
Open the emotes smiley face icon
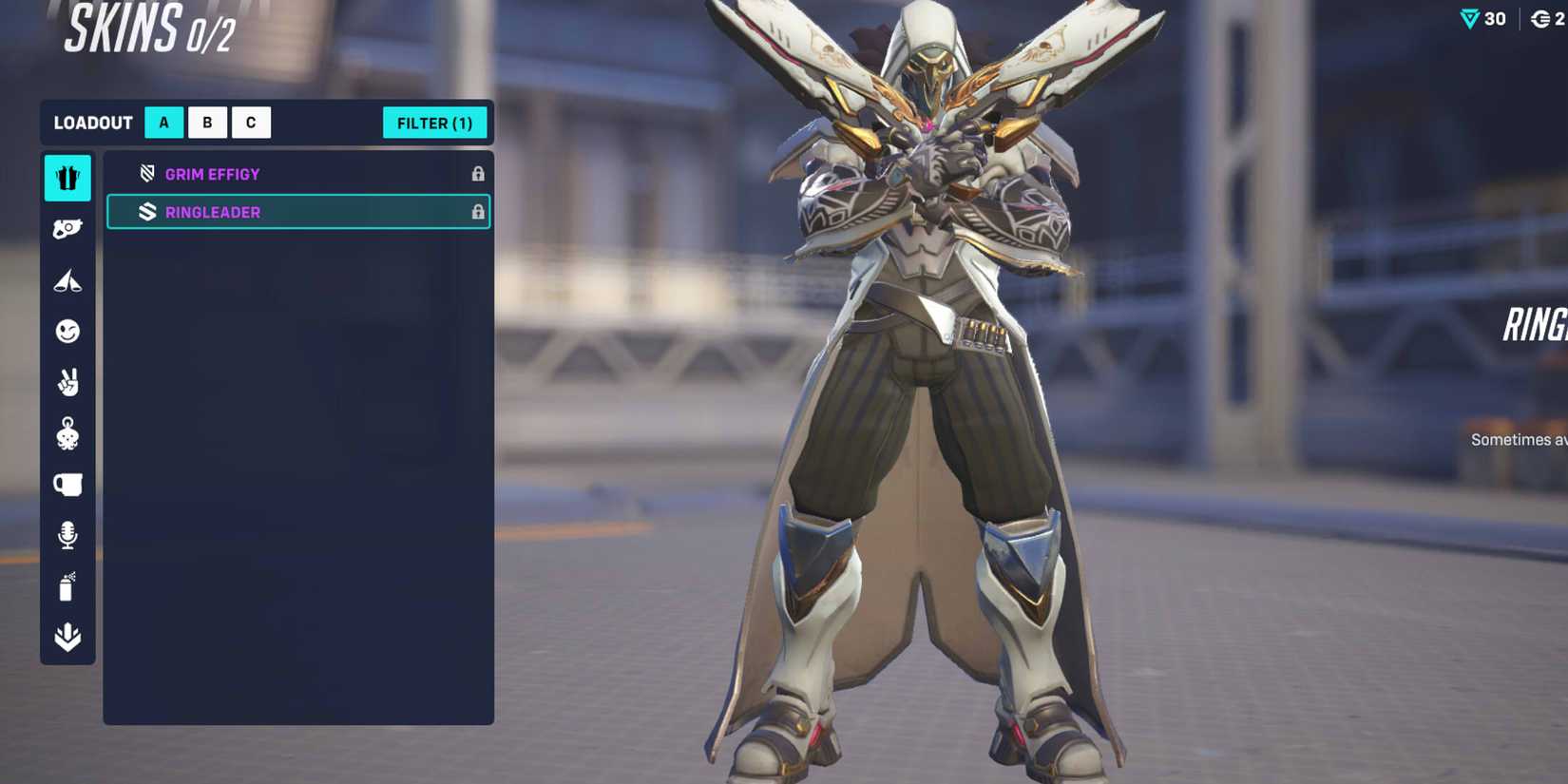click(67, 331)
